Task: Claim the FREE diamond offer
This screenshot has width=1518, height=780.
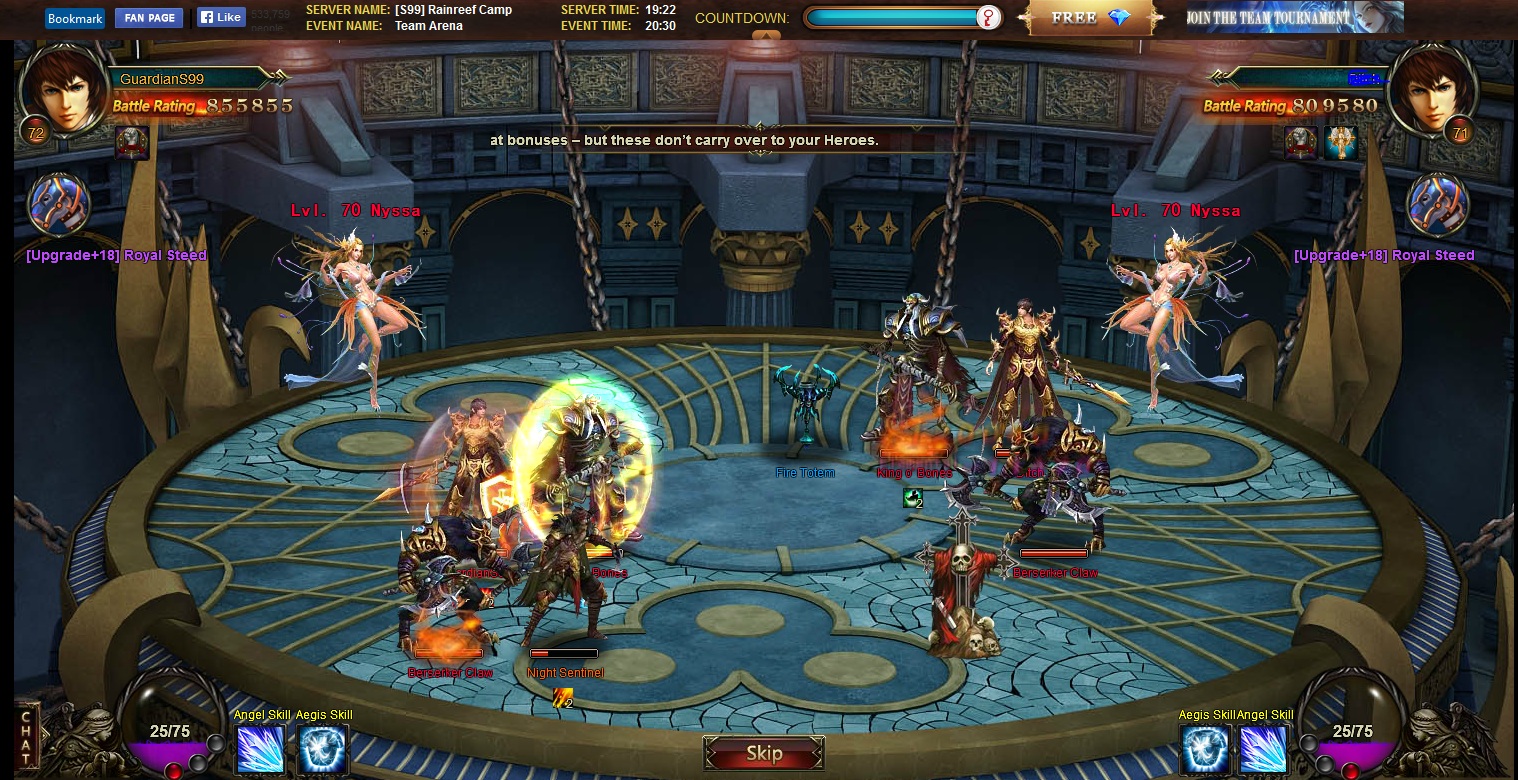Action: [x=1091, y=18]
